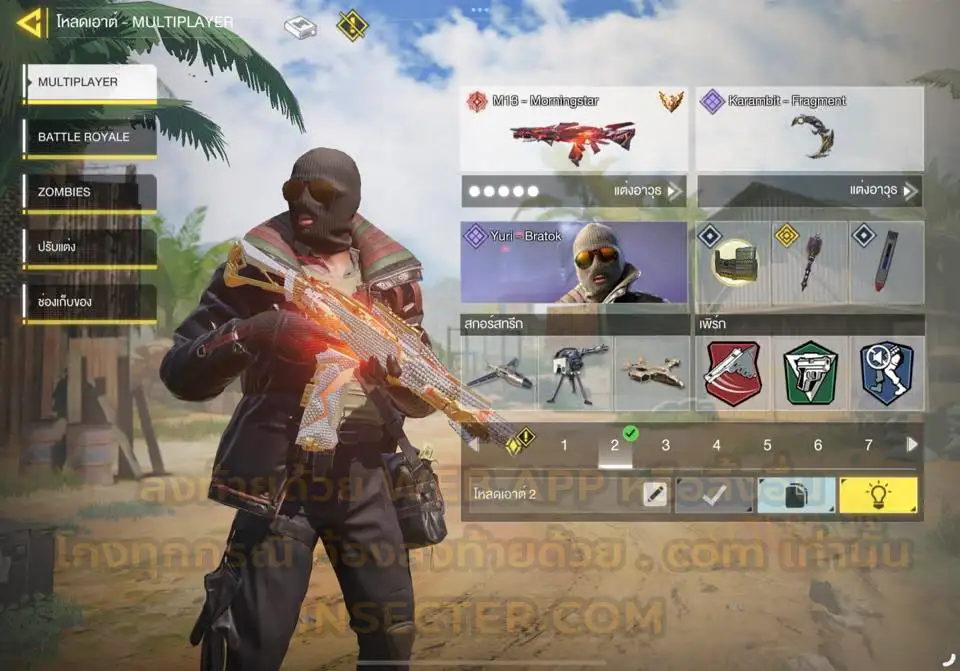Open the ZOMBIES loadout tab
This screenshot has height=671, width=960.
[91, 192]
